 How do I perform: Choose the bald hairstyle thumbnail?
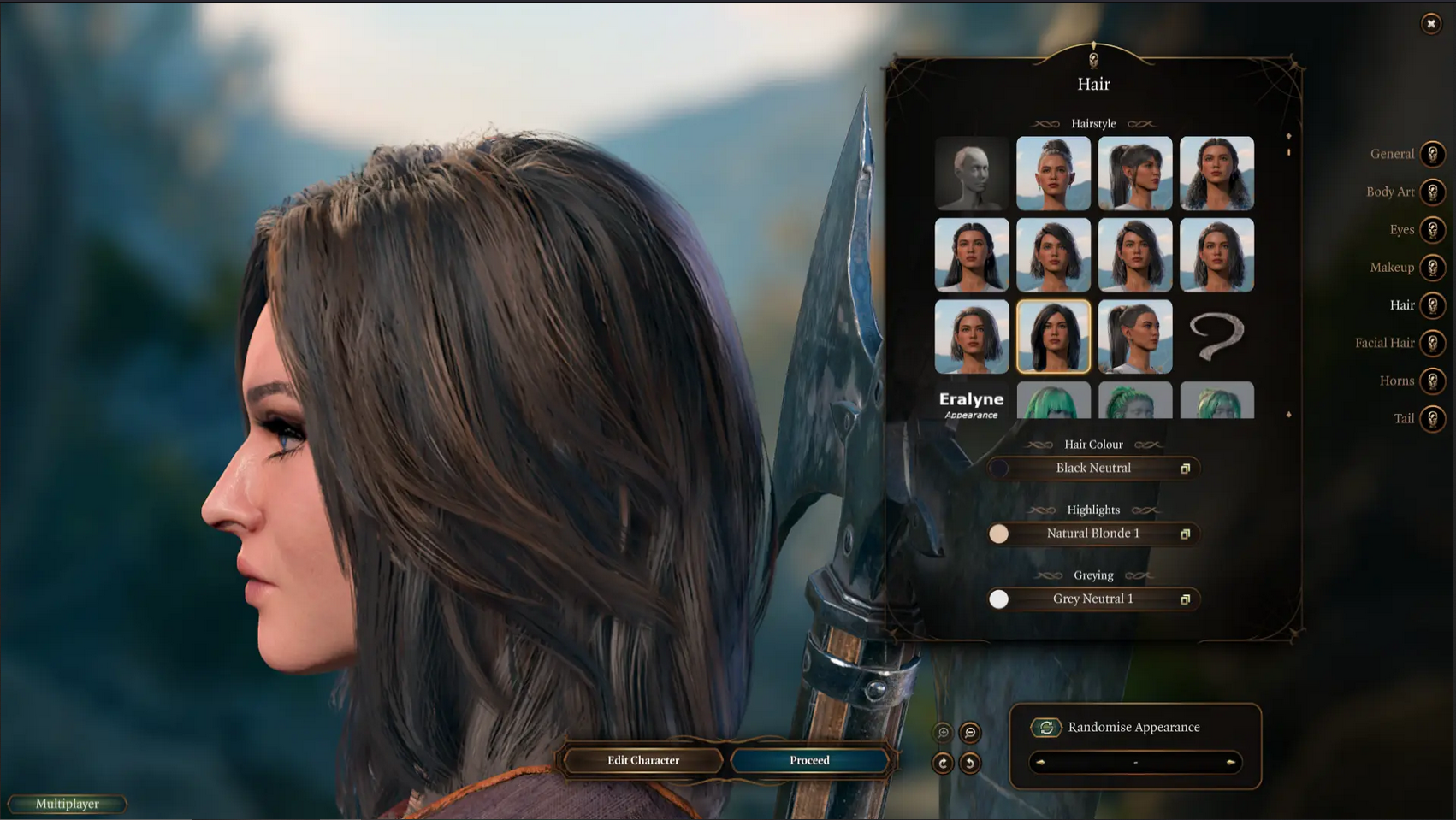972,173
